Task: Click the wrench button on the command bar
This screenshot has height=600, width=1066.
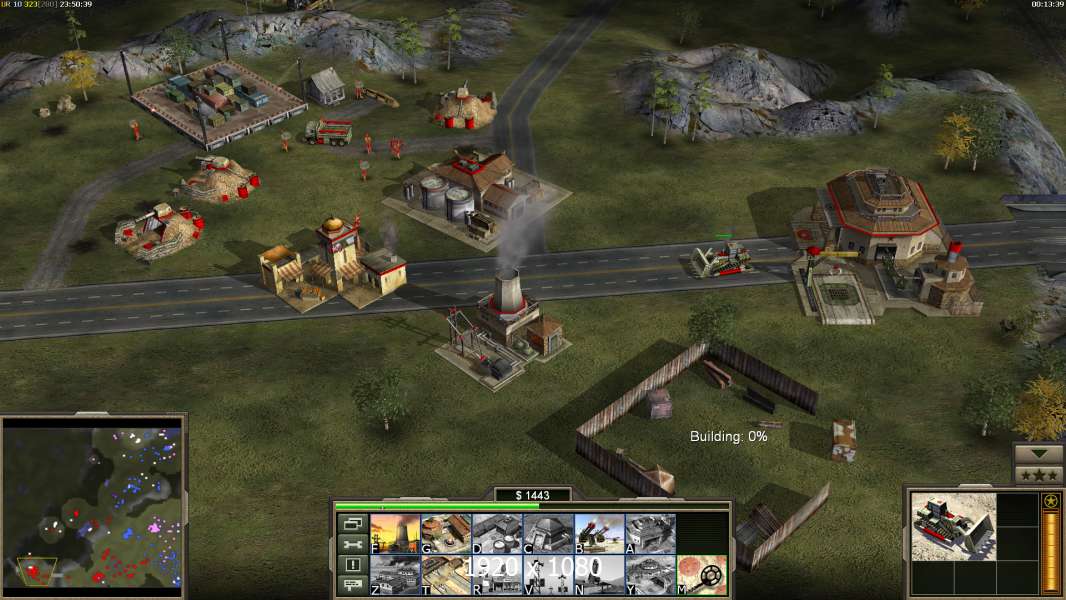Action: click(352, 544)
